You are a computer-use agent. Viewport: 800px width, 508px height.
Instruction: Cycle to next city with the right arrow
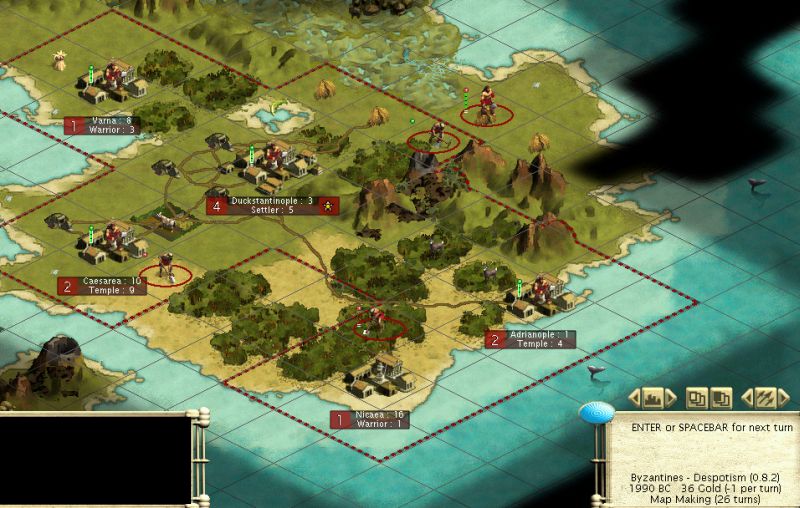(670, 397)
